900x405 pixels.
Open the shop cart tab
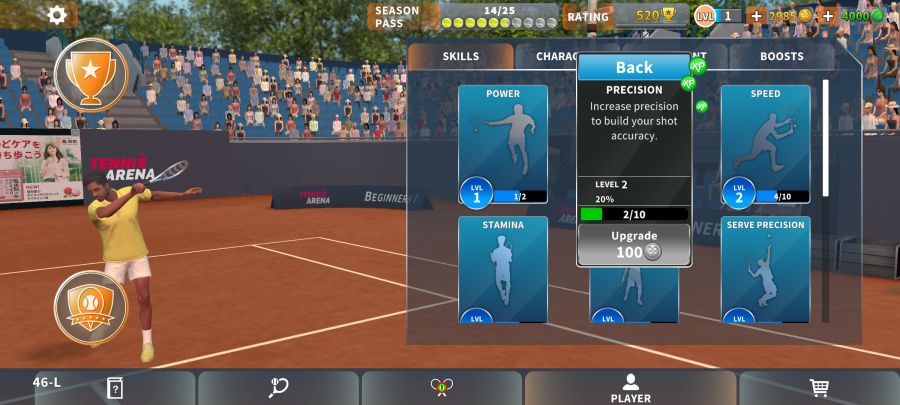tap(819, 388)
